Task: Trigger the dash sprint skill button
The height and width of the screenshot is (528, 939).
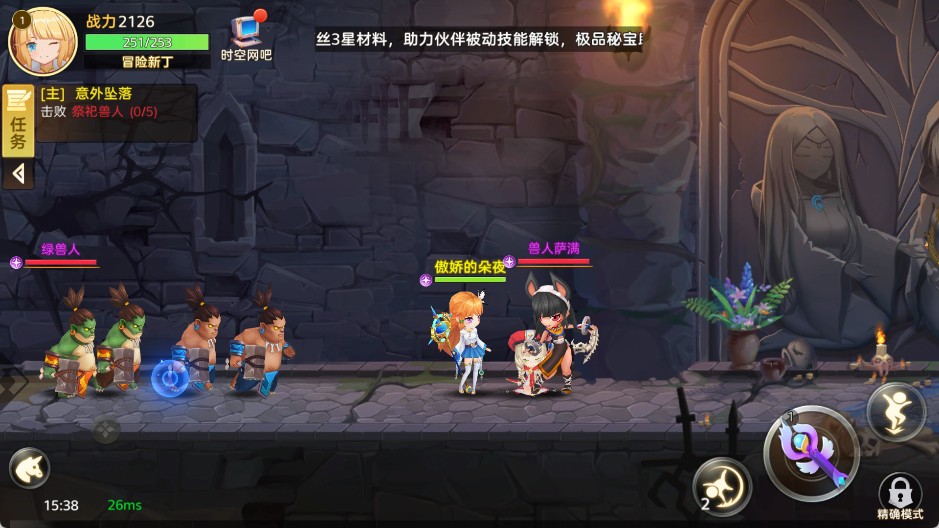Action: click(895, 411)
